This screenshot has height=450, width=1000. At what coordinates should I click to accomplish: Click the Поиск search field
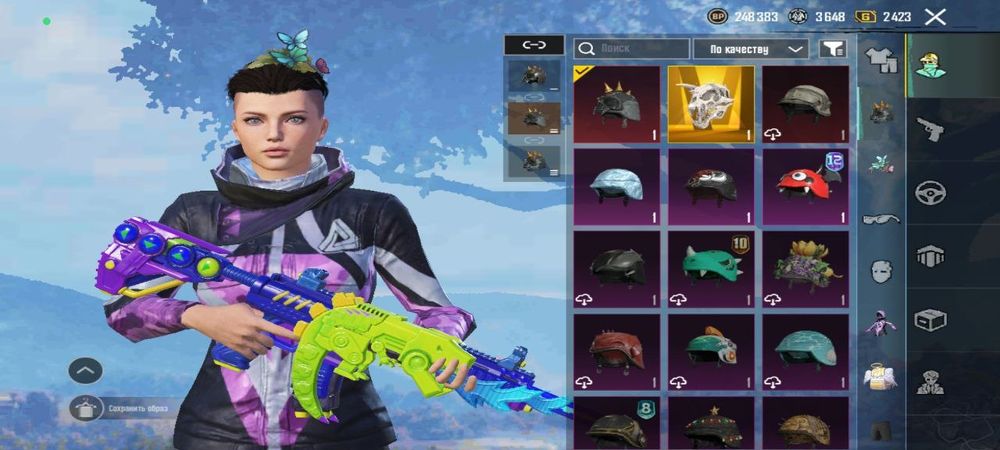pos(632,48)
